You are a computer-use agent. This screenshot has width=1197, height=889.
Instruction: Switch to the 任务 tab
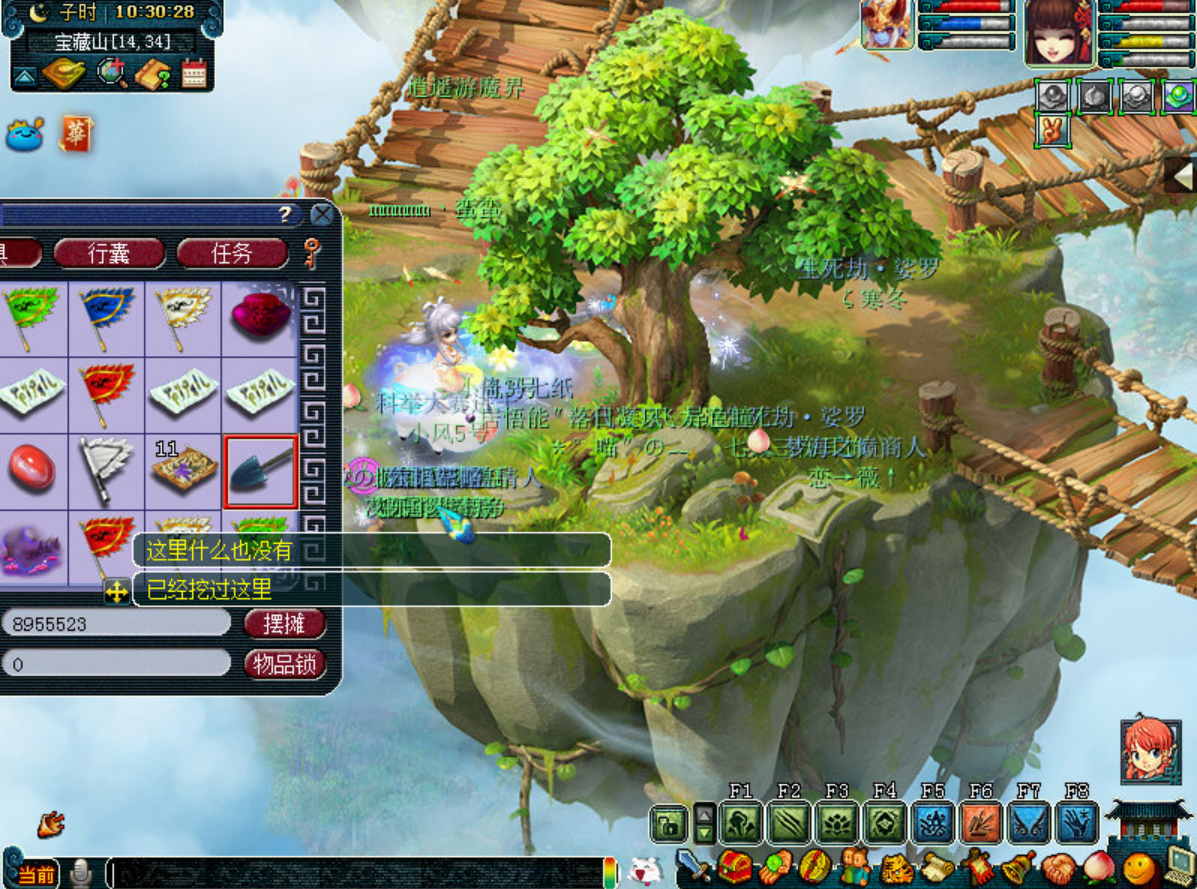click(232, 253)
